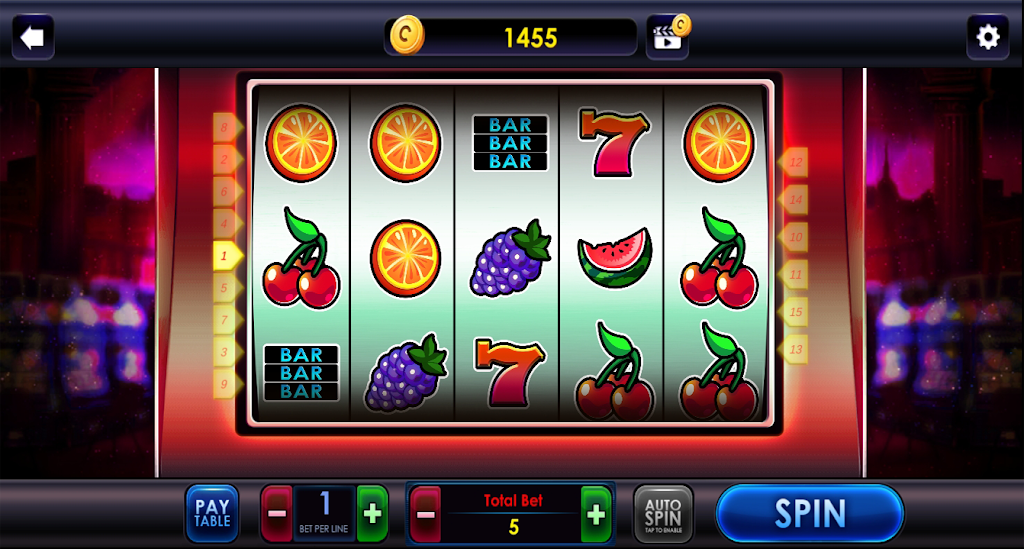1024x549 pixels.
Task: Click payline marker 10
Action: click(x=795, y=237)
